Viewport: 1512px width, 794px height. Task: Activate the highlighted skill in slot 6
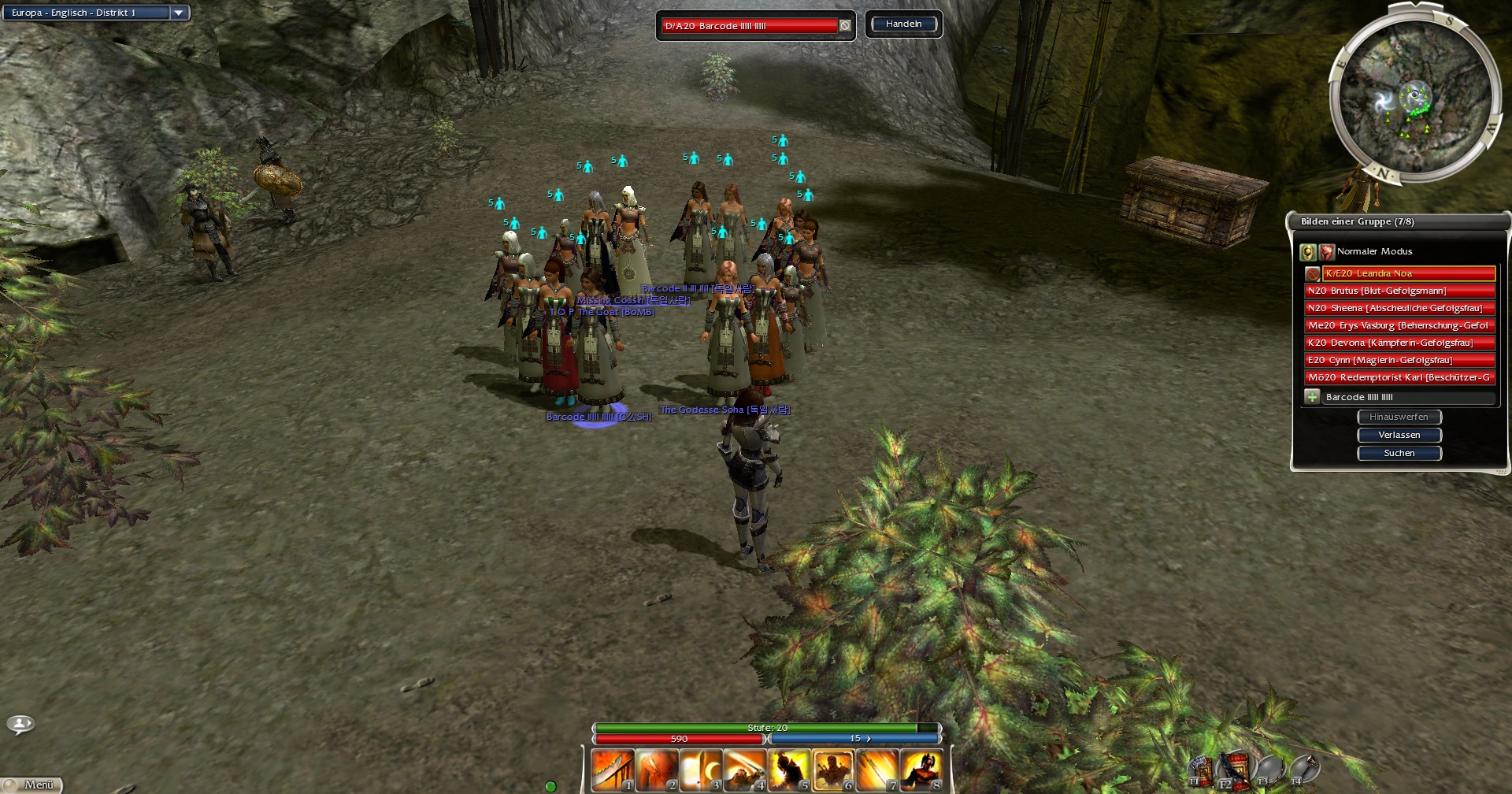(x=833, y=770)
